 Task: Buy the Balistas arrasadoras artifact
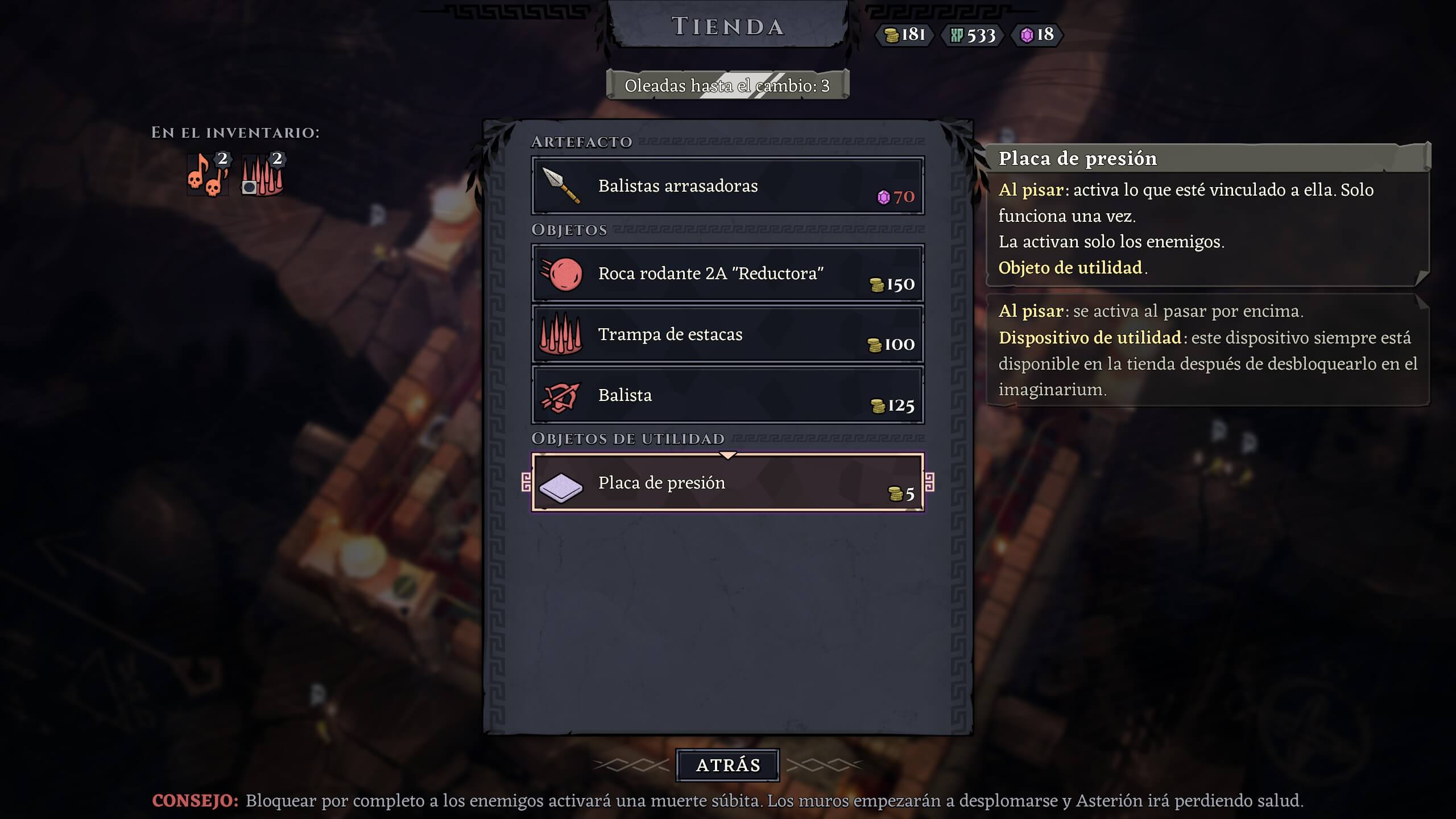(727, 186)
